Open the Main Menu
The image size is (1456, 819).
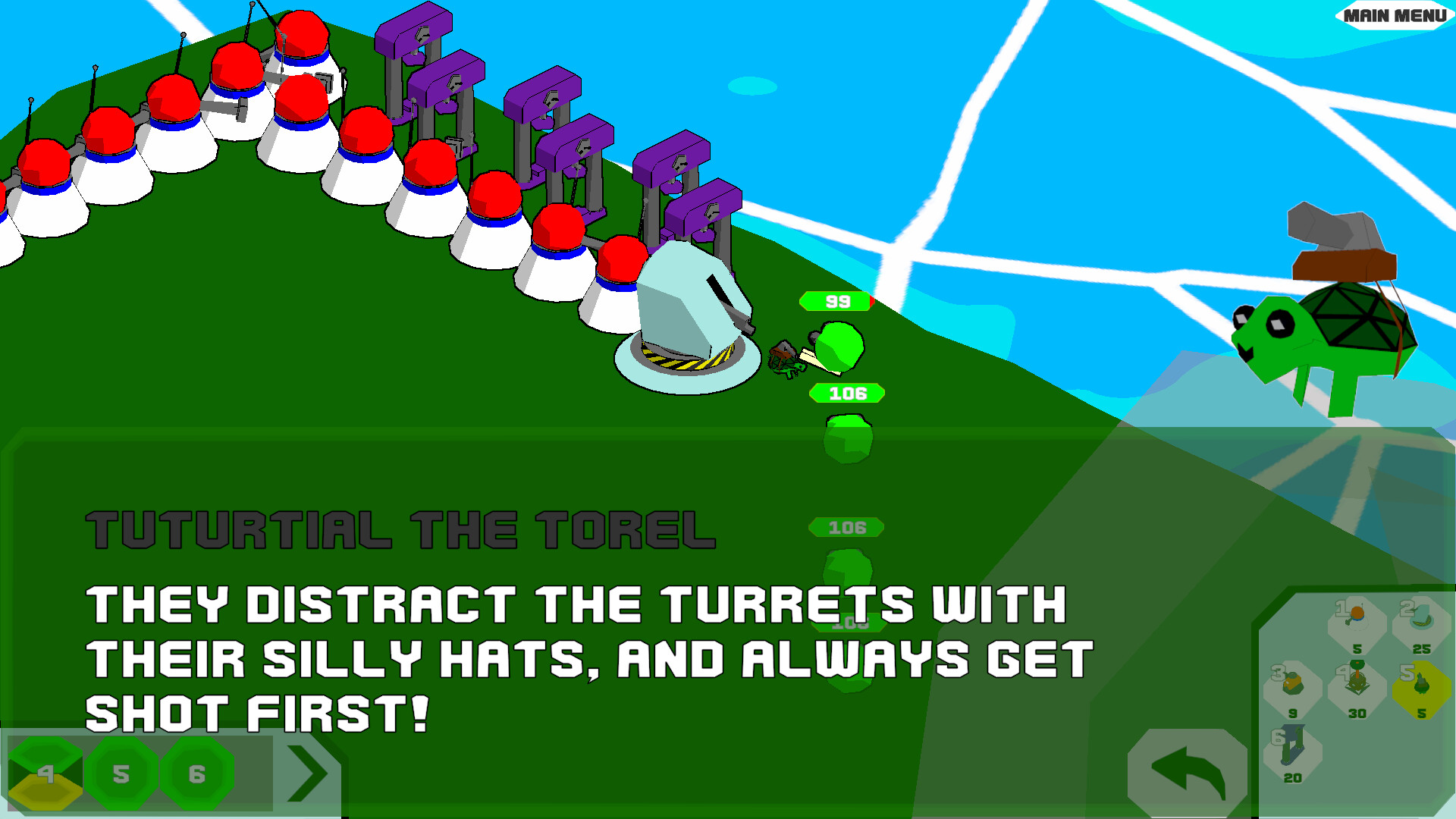[1393, 14]
